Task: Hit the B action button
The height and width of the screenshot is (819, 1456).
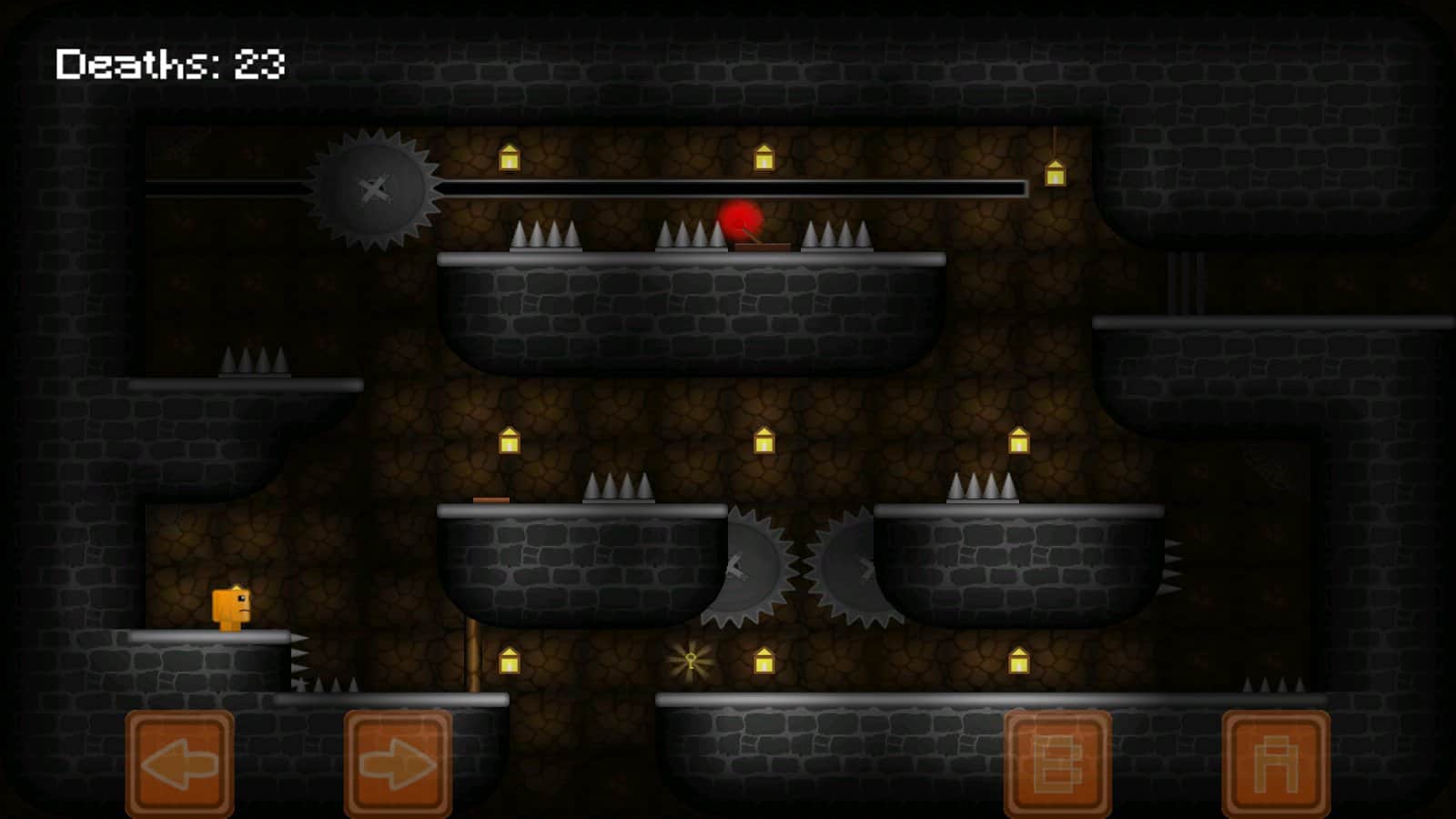Action: 1057,763
